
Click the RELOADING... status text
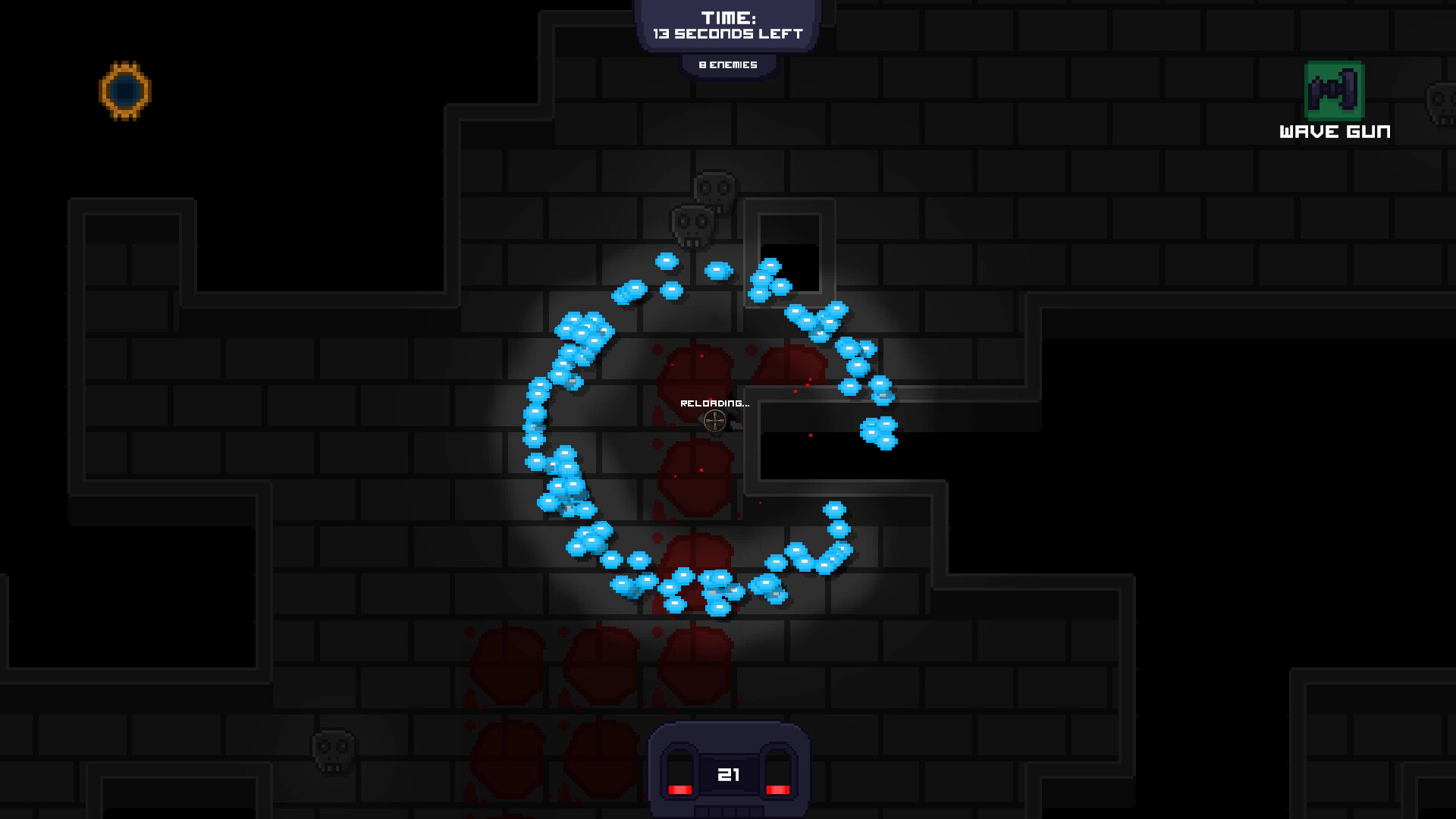tap(715, 403)
